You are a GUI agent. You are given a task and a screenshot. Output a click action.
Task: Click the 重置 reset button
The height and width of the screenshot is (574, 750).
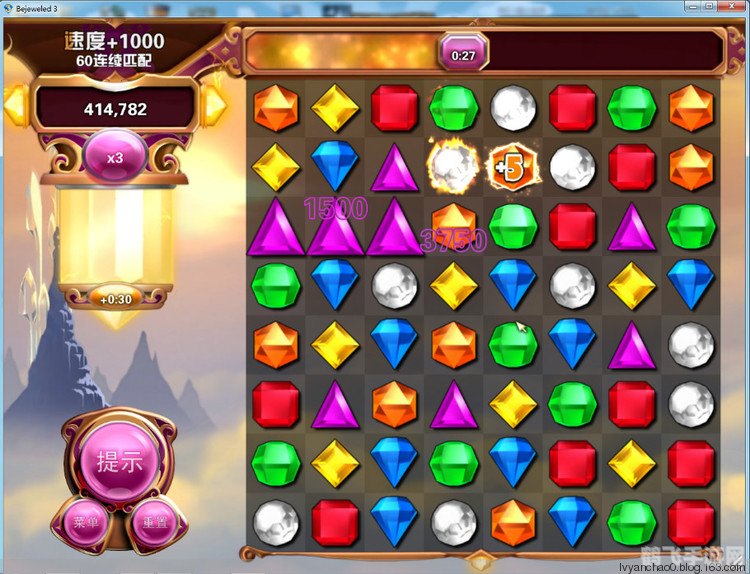pos(153,523)
